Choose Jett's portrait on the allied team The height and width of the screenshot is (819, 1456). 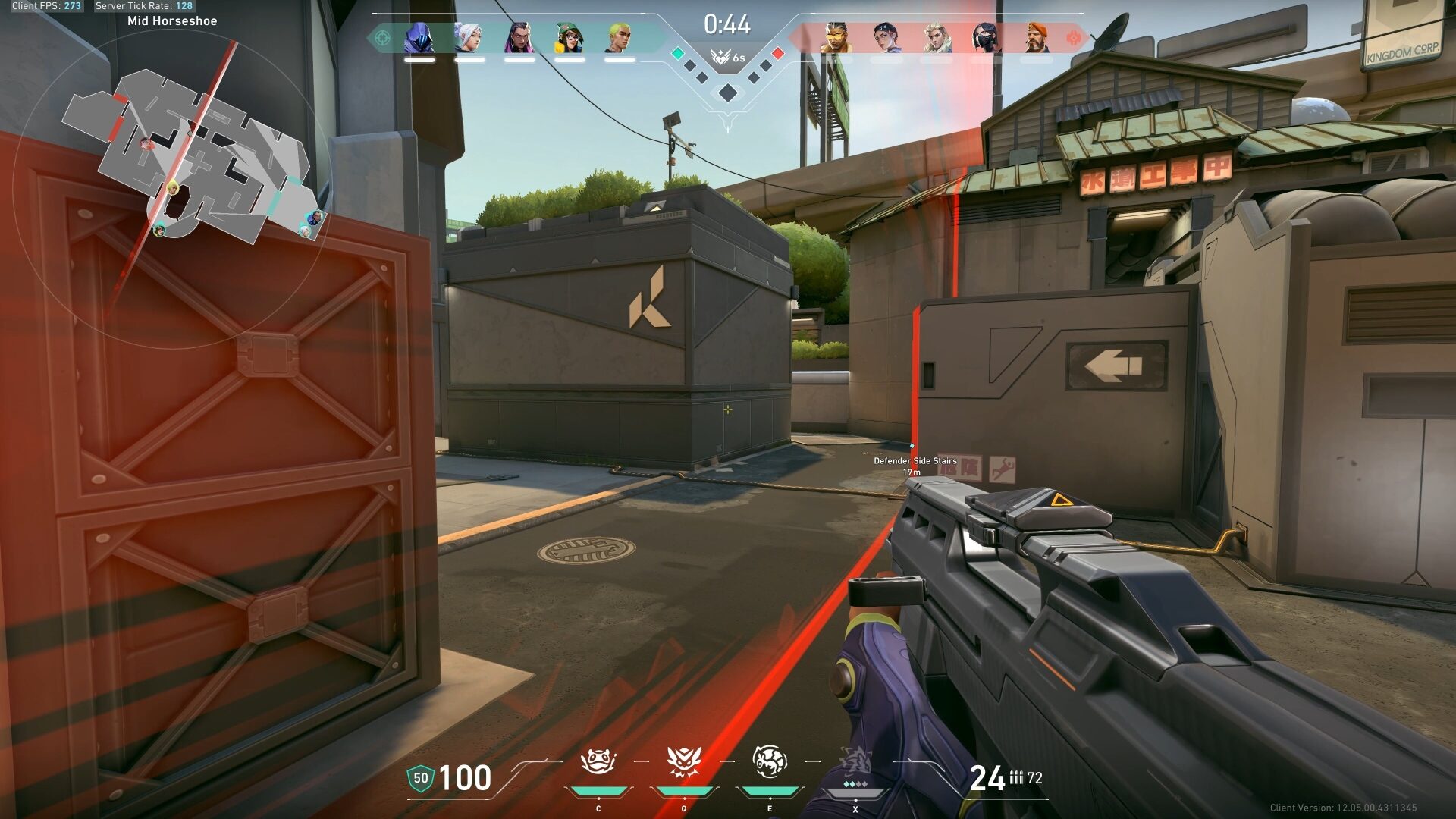(x=469, y=37)
